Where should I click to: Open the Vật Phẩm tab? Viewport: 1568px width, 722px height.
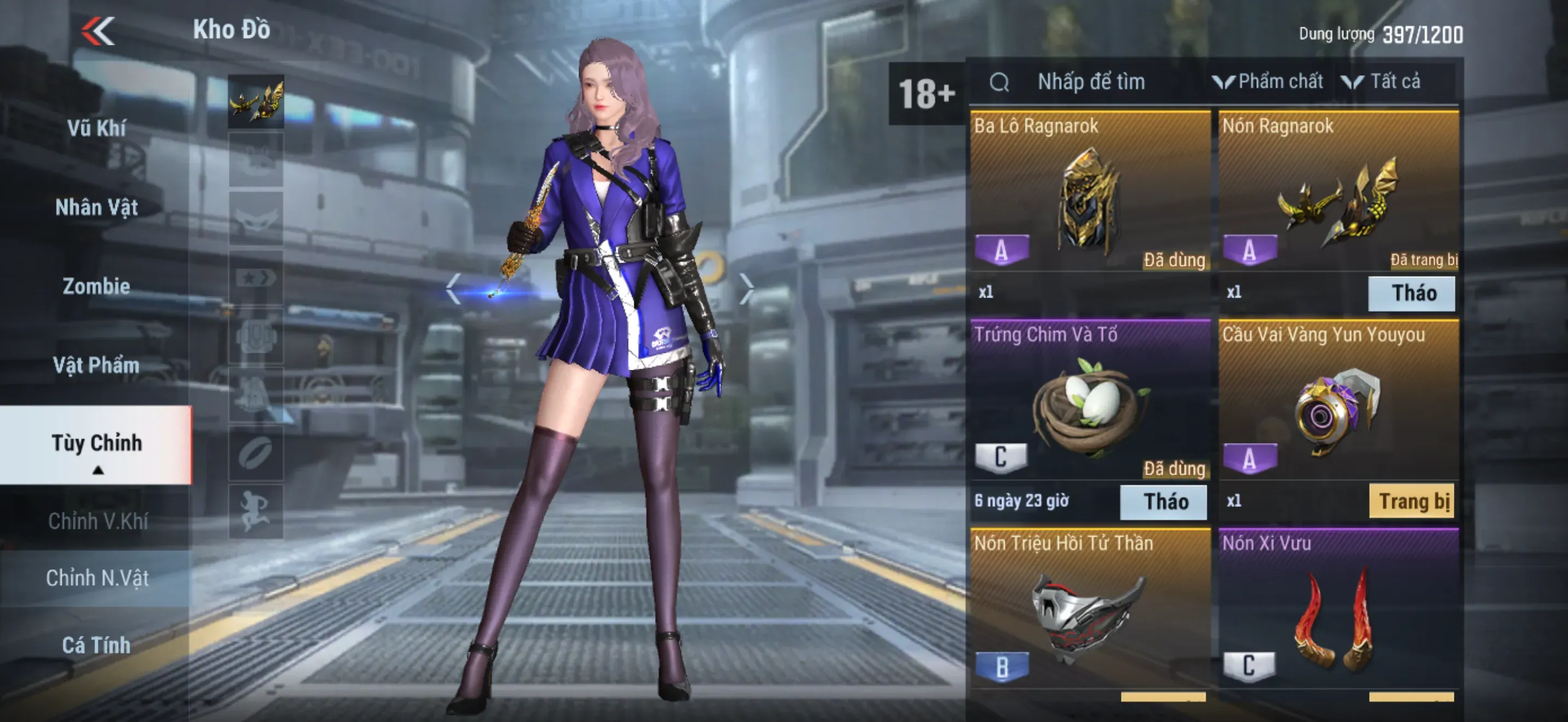click(96, 365)
